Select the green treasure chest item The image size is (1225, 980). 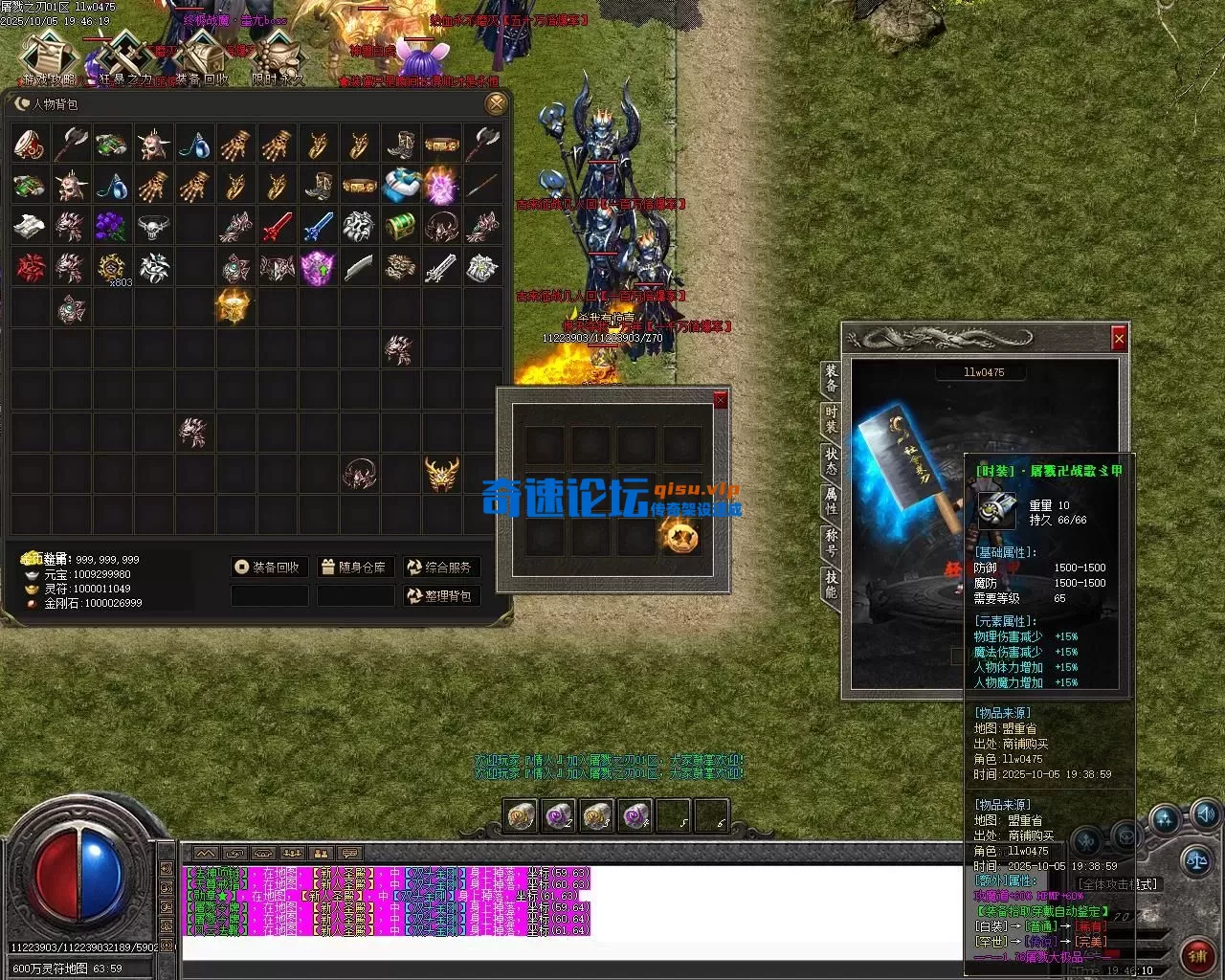click(x=400, y=227)
